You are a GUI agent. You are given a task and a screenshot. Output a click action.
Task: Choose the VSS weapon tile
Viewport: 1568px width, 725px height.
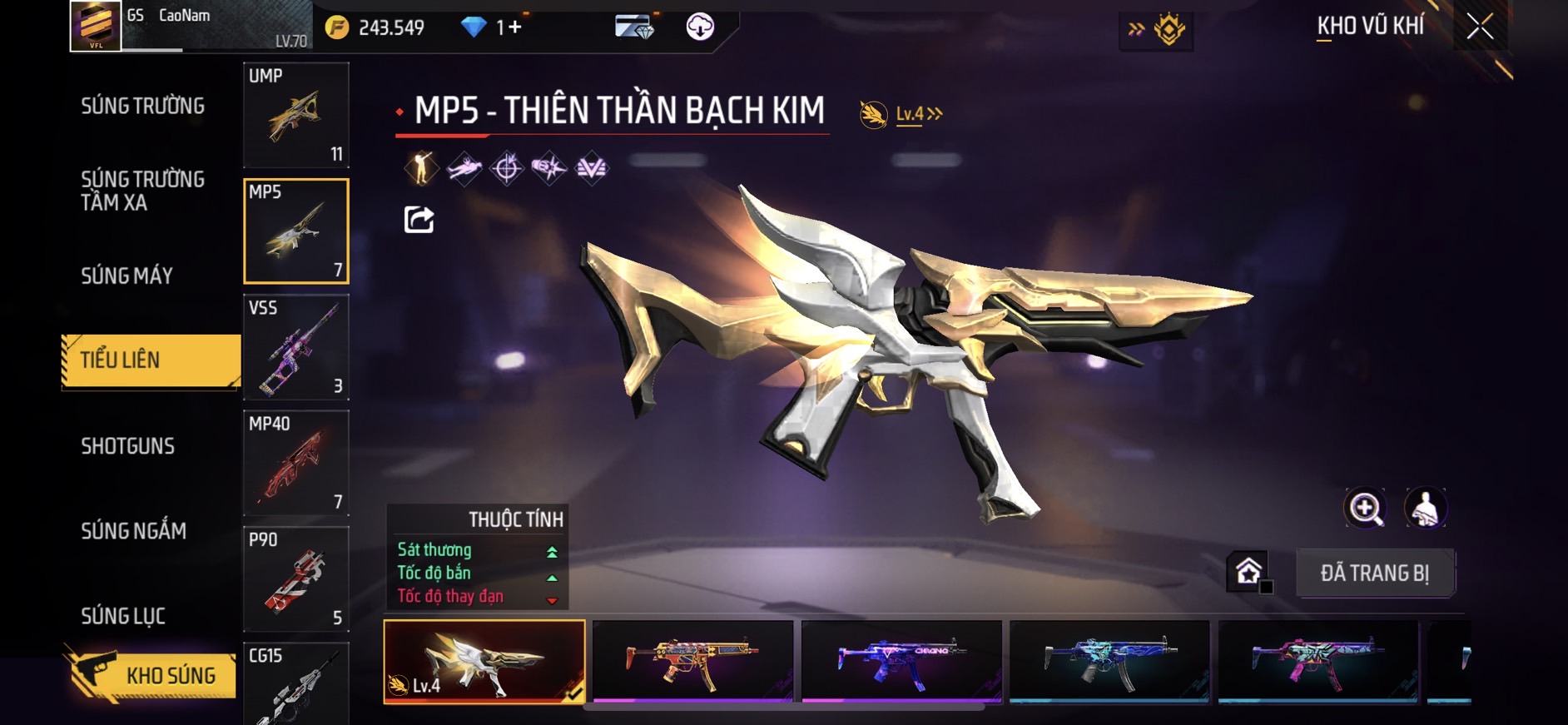tap(295, 347)
